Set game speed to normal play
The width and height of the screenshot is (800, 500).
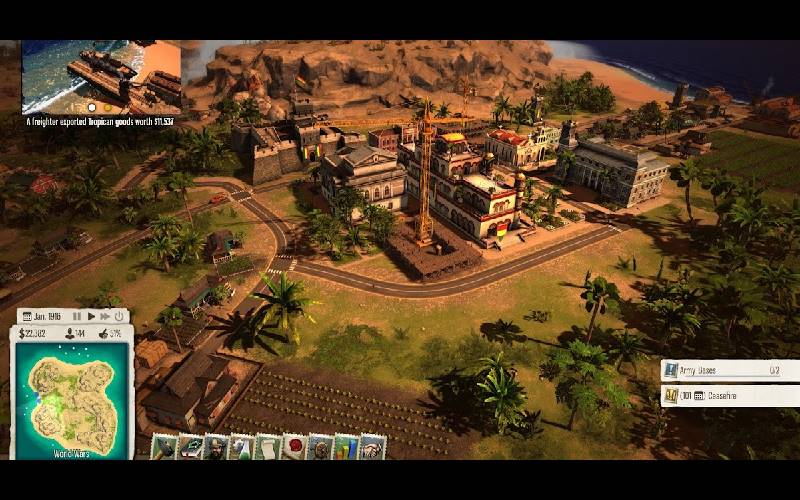91,316
